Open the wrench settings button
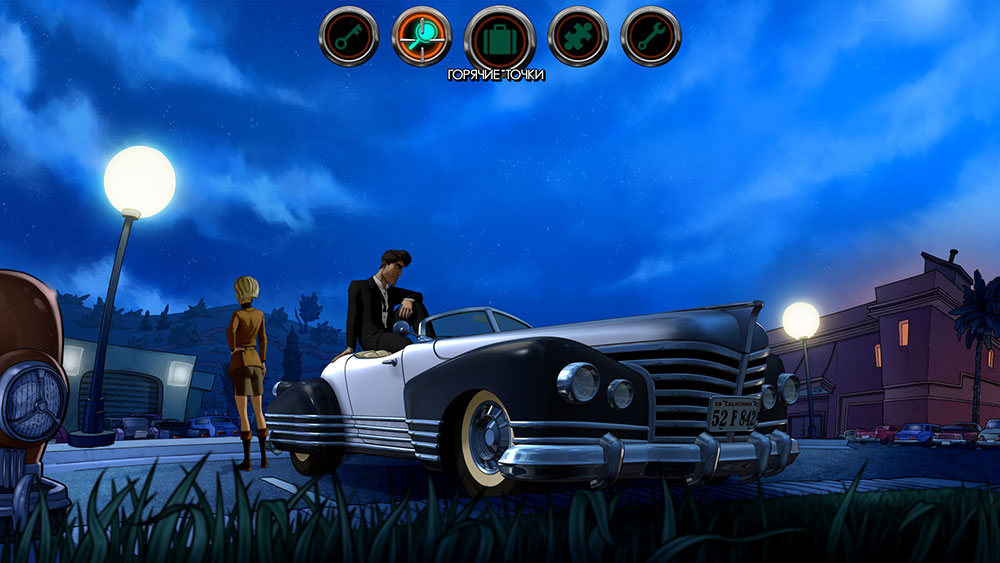The width and height of the screenshot is (1000, 563). [650, 37]
